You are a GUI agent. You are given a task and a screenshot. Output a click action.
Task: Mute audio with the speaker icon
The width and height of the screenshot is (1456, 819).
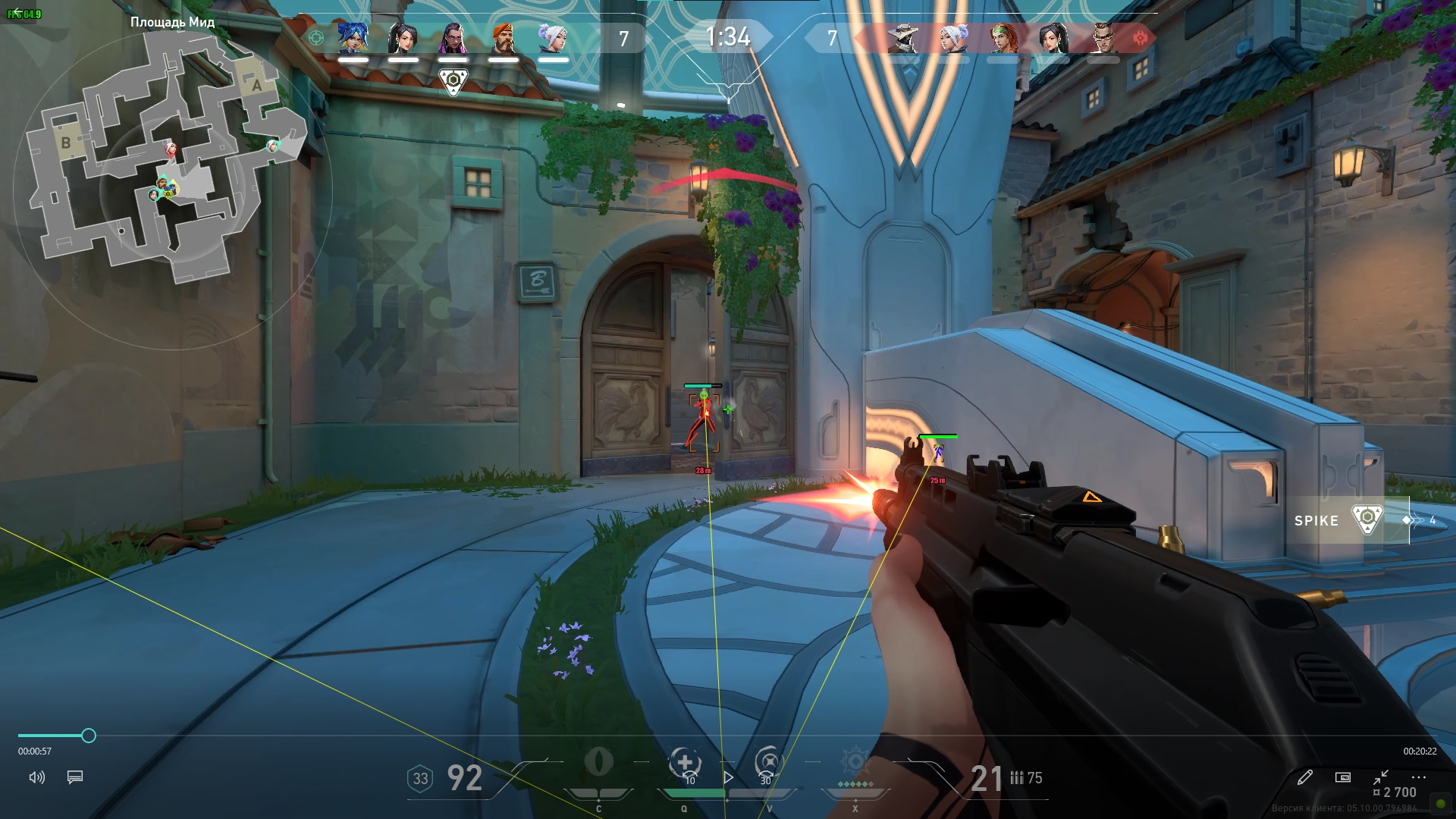coord(37,777)
